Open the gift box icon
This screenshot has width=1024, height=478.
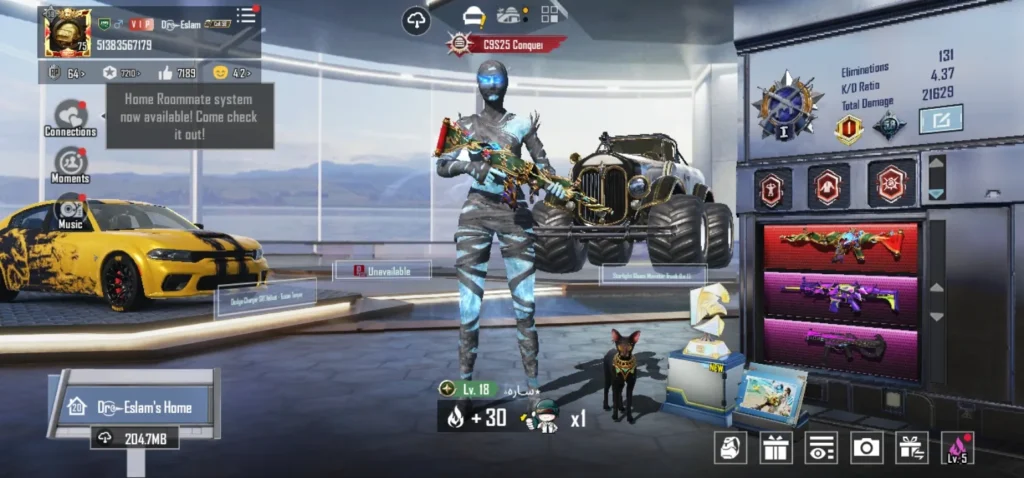tap(775, 447)
